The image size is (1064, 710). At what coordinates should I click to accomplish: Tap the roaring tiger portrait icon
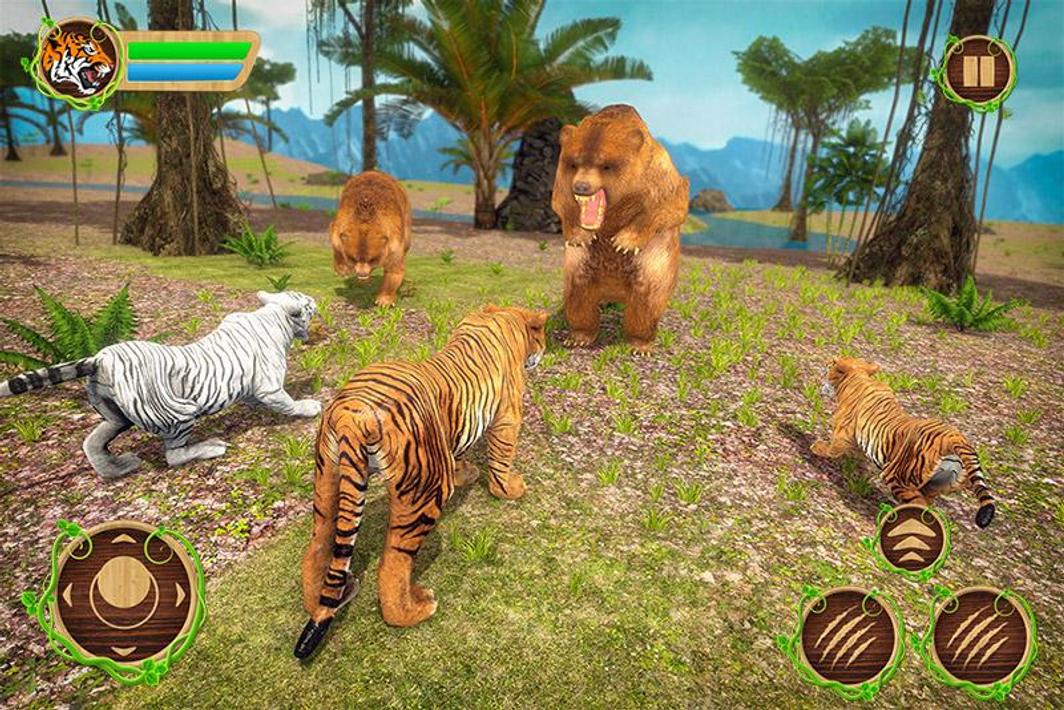[x=78, y=61]
